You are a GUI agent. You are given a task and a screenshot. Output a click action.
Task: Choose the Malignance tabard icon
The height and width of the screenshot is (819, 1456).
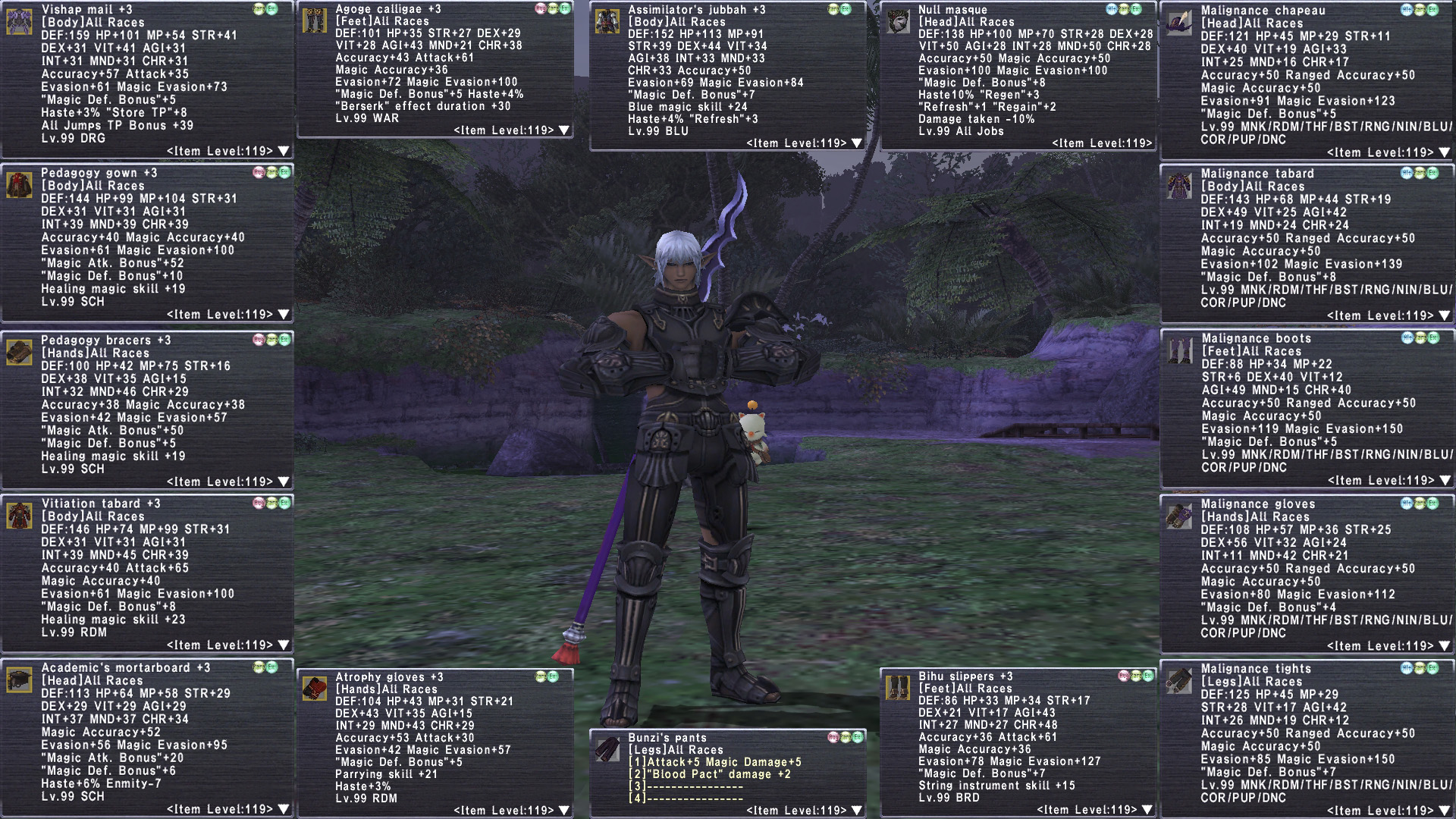1179,186
